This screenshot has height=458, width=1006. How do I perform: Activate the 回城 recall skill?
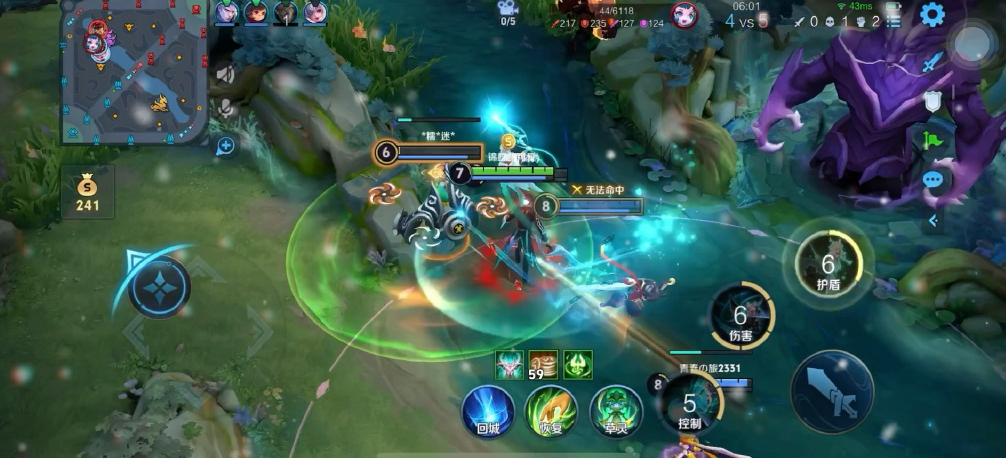coord(487,412)
